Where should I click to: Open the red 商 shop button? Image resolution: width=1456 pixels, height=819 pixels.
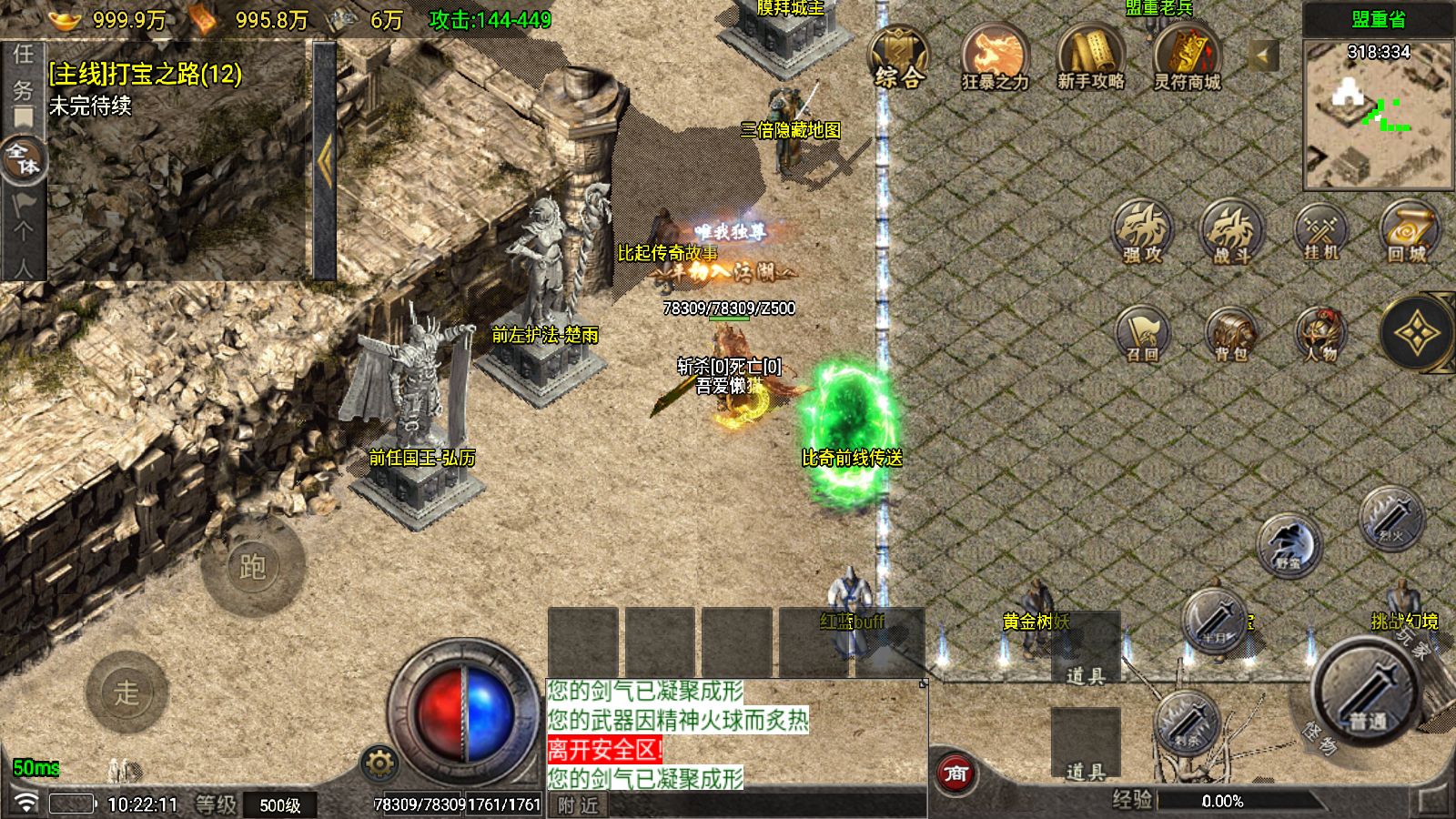[955, 773]
